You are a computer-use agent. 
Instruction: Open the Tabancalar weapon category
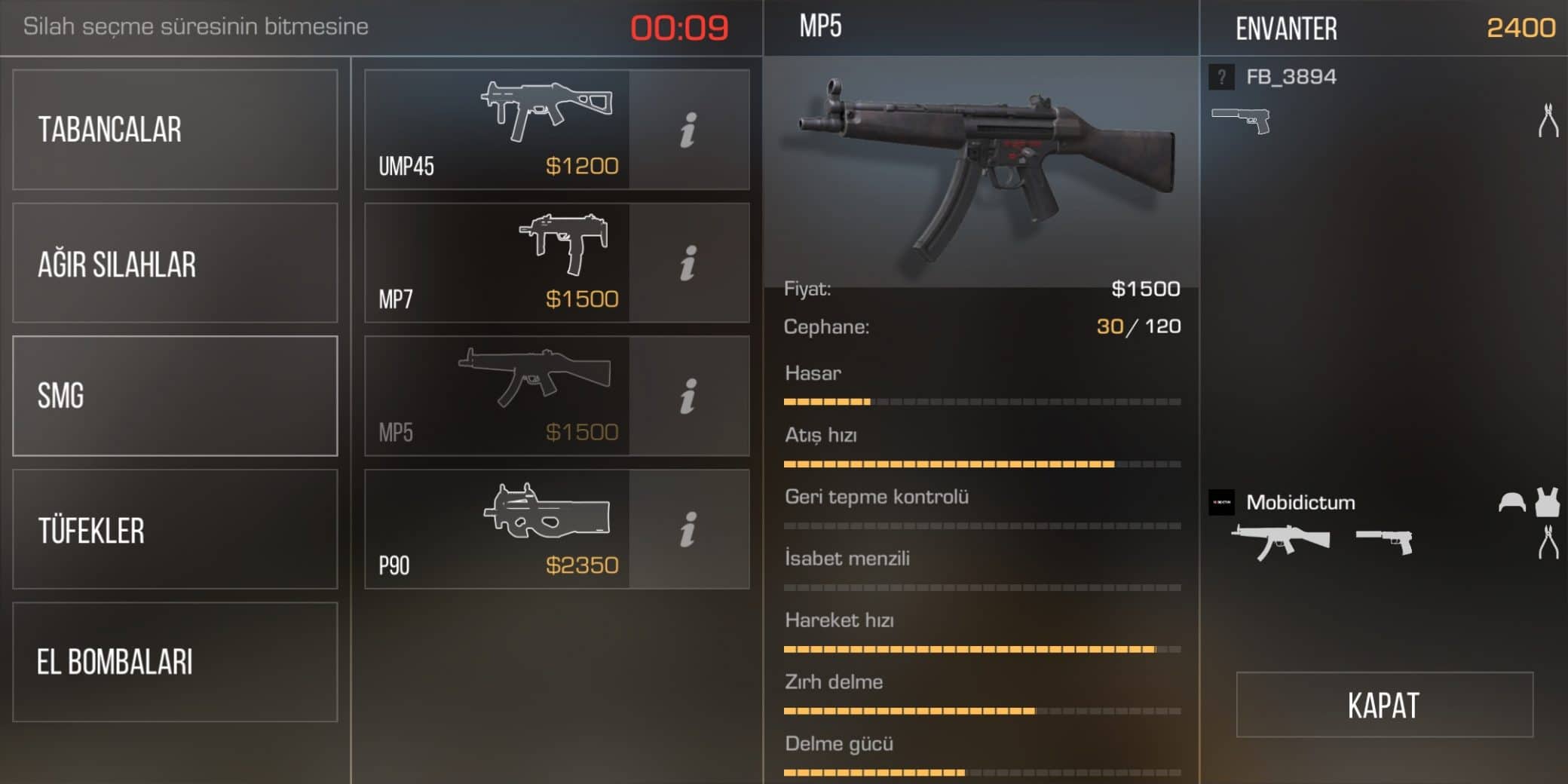click(x=175, y=130)
